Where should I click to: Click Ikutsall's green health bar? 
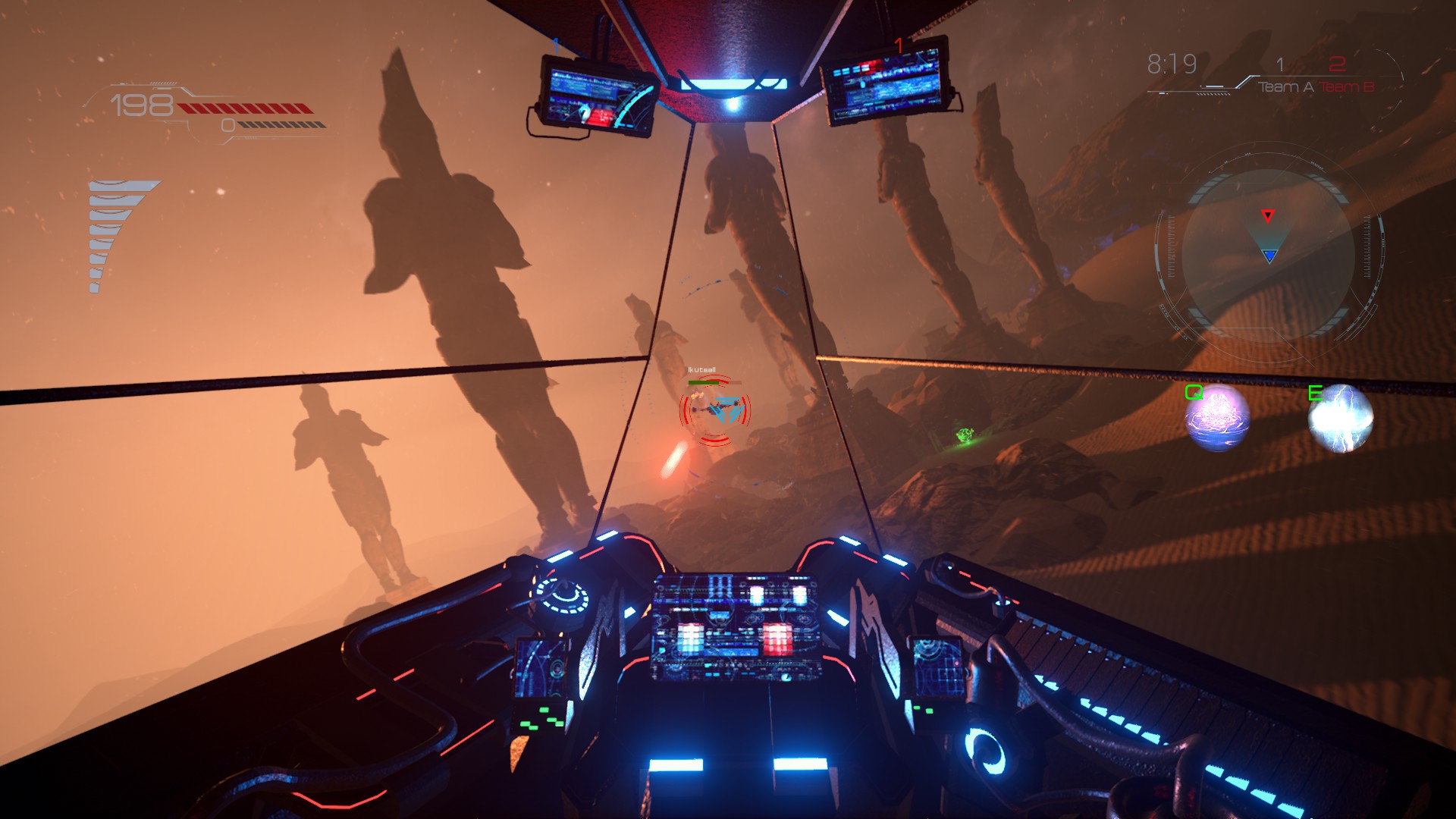[x=704, y=382]
